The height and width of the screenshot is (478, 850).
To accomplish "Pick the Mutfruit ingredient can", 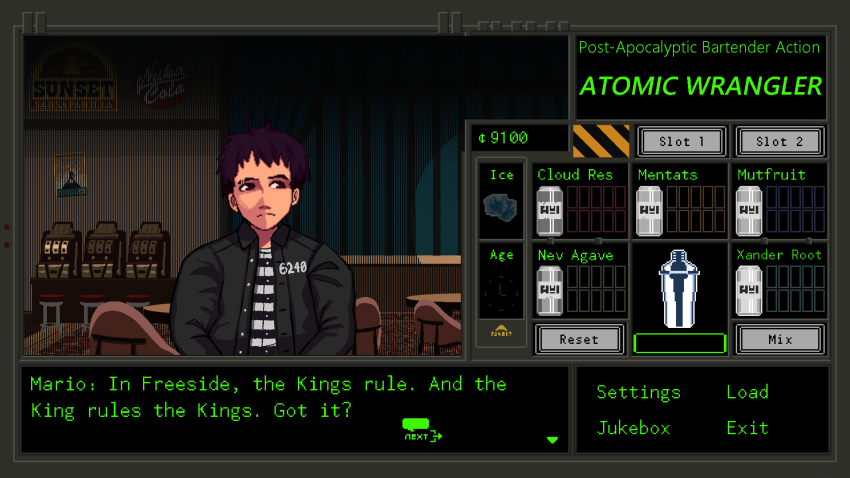I will pos(749,211).
